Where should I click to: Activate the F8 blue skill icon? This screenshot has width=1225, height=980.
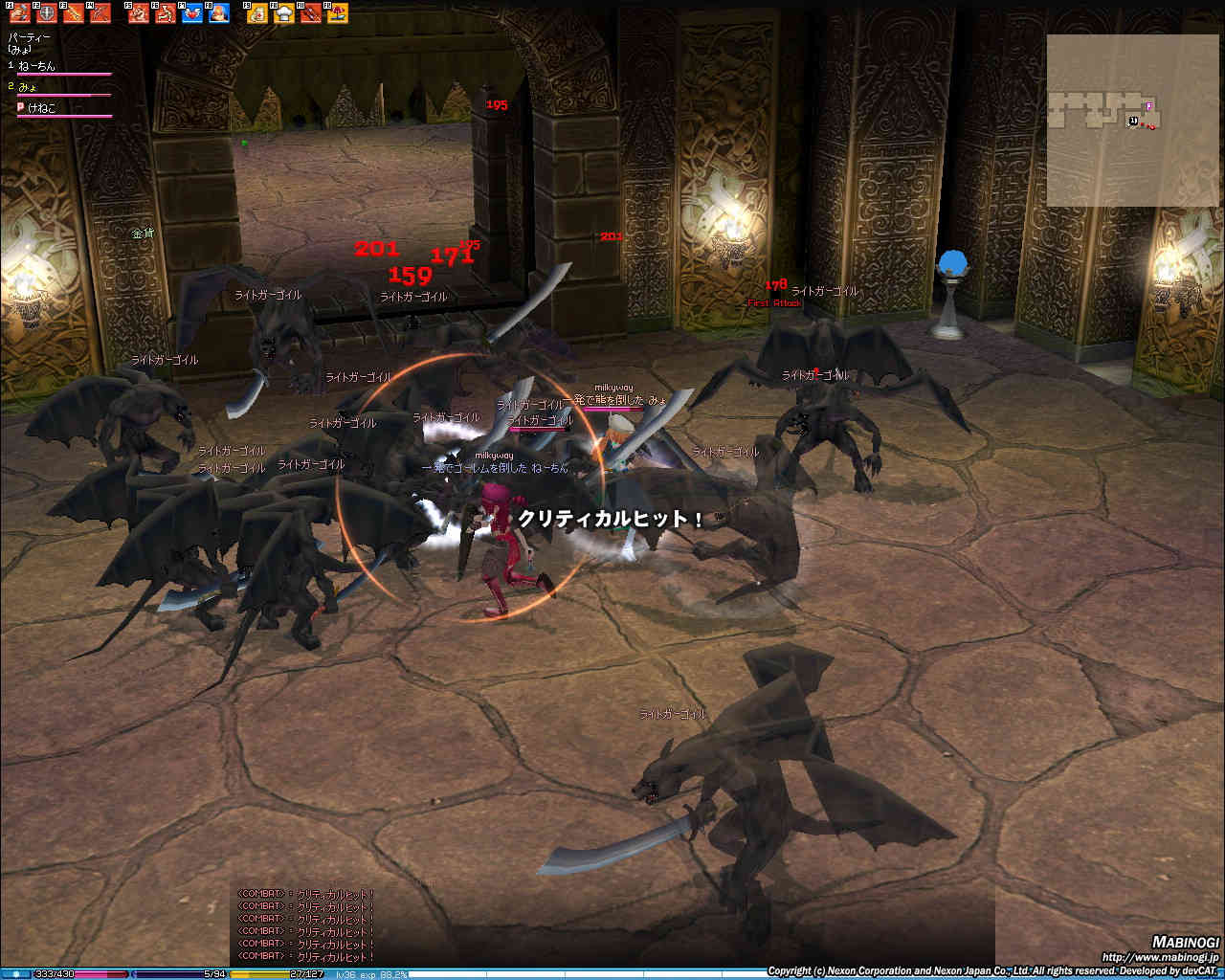coord(219,13)
